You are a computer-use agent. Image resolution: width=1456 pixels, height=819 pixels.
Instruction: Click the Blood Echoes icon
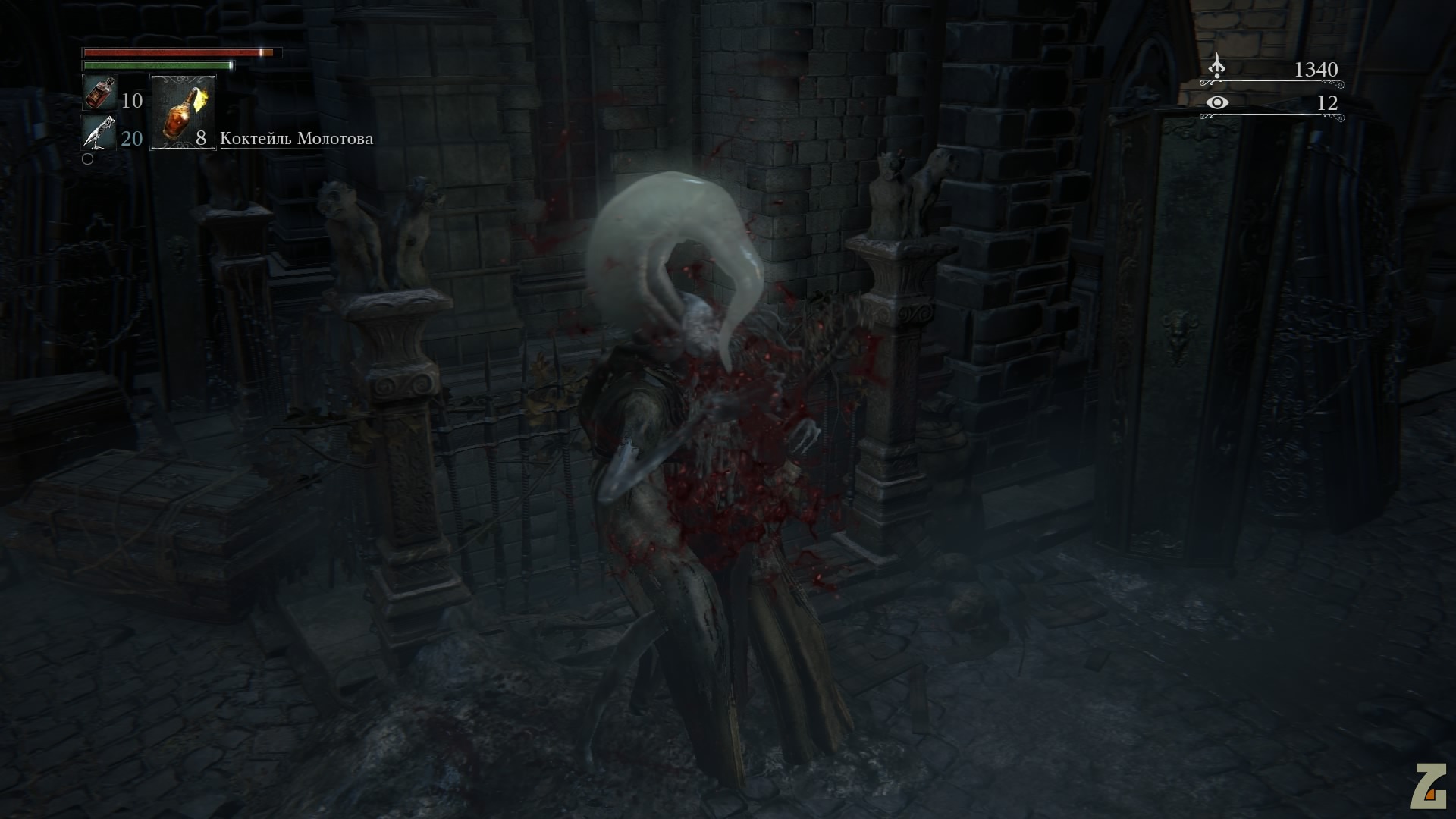click(x=1216, y=67)
